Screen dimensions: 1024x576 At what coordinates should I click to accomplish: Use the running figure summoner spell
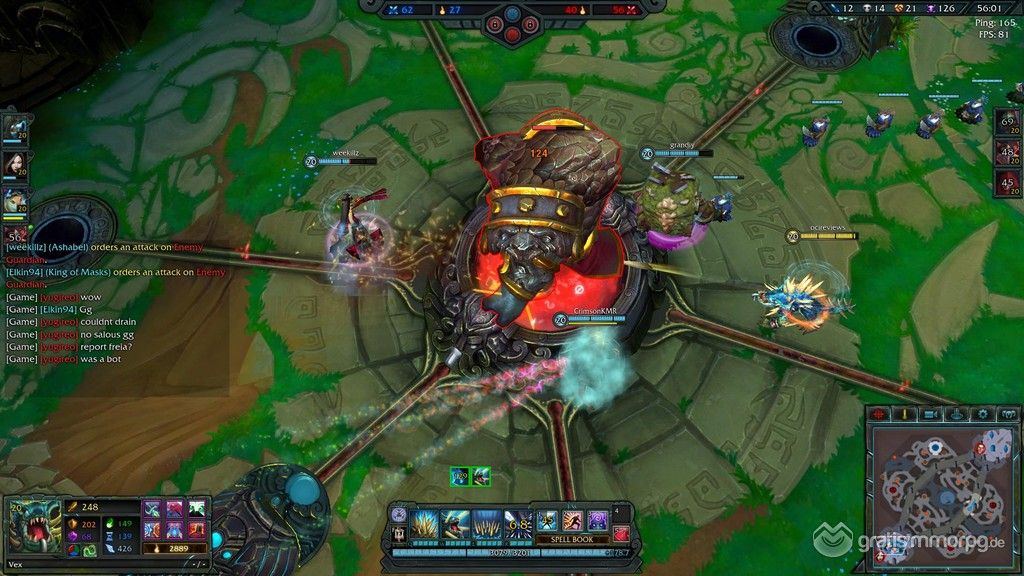coord(573,521)
